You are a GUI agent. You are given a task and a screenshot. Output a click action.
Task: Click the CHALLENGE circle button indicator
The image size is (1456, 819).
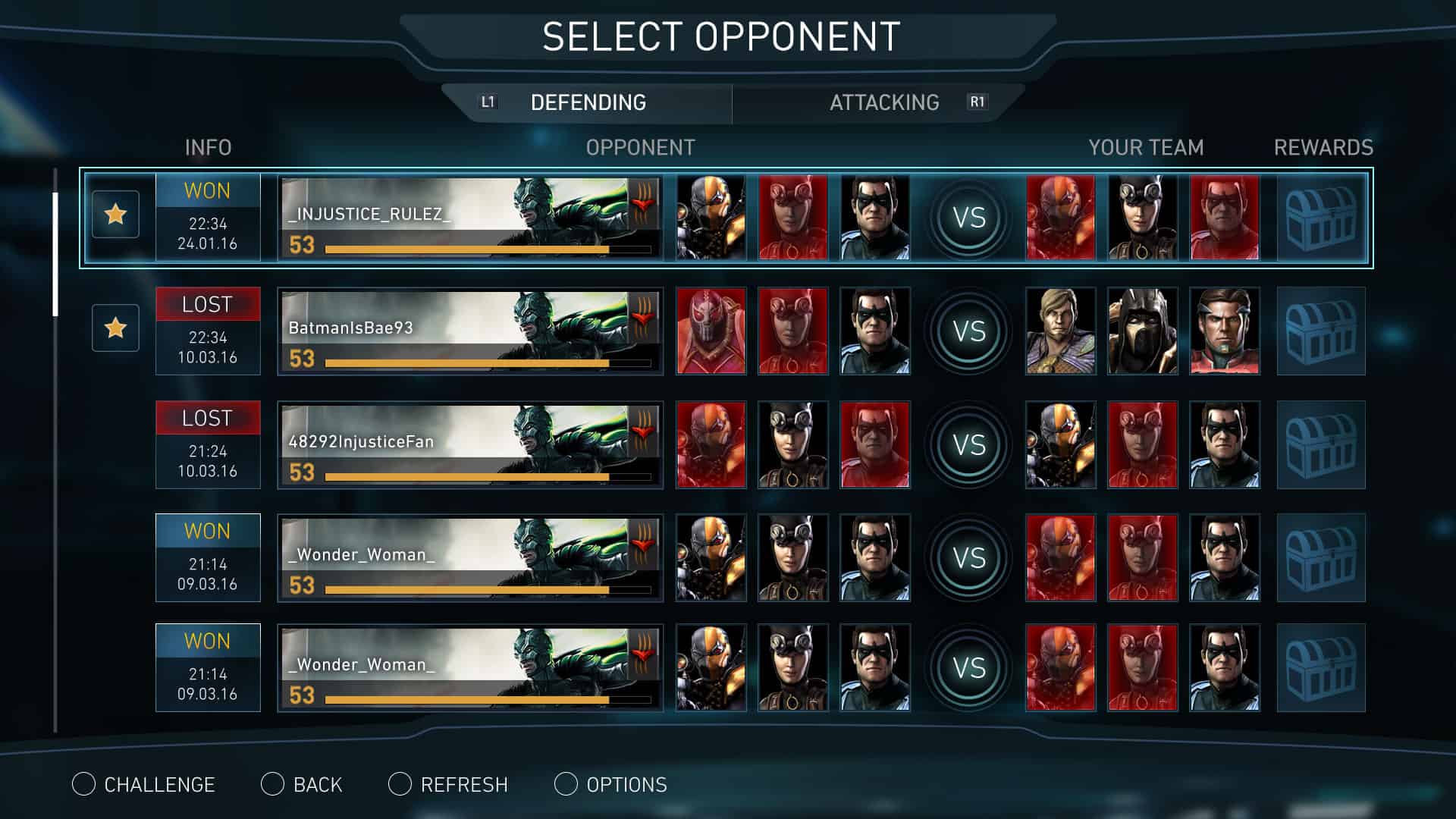pos(83,784)
